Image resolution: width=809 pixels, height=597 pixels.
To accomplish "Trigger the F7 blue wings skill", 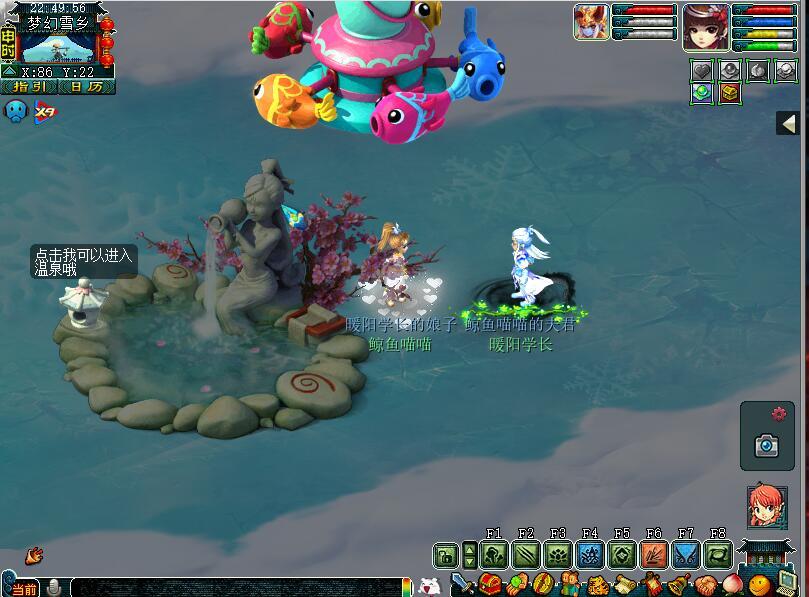I will 686,555.
